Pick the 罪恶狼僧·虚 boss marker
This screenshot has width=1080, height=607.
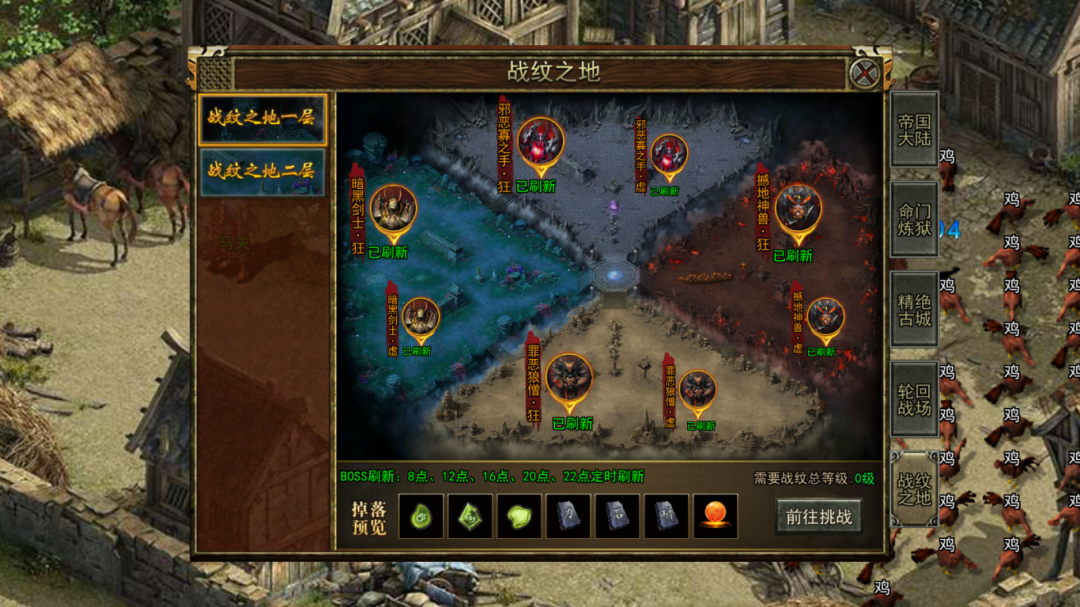697,391
